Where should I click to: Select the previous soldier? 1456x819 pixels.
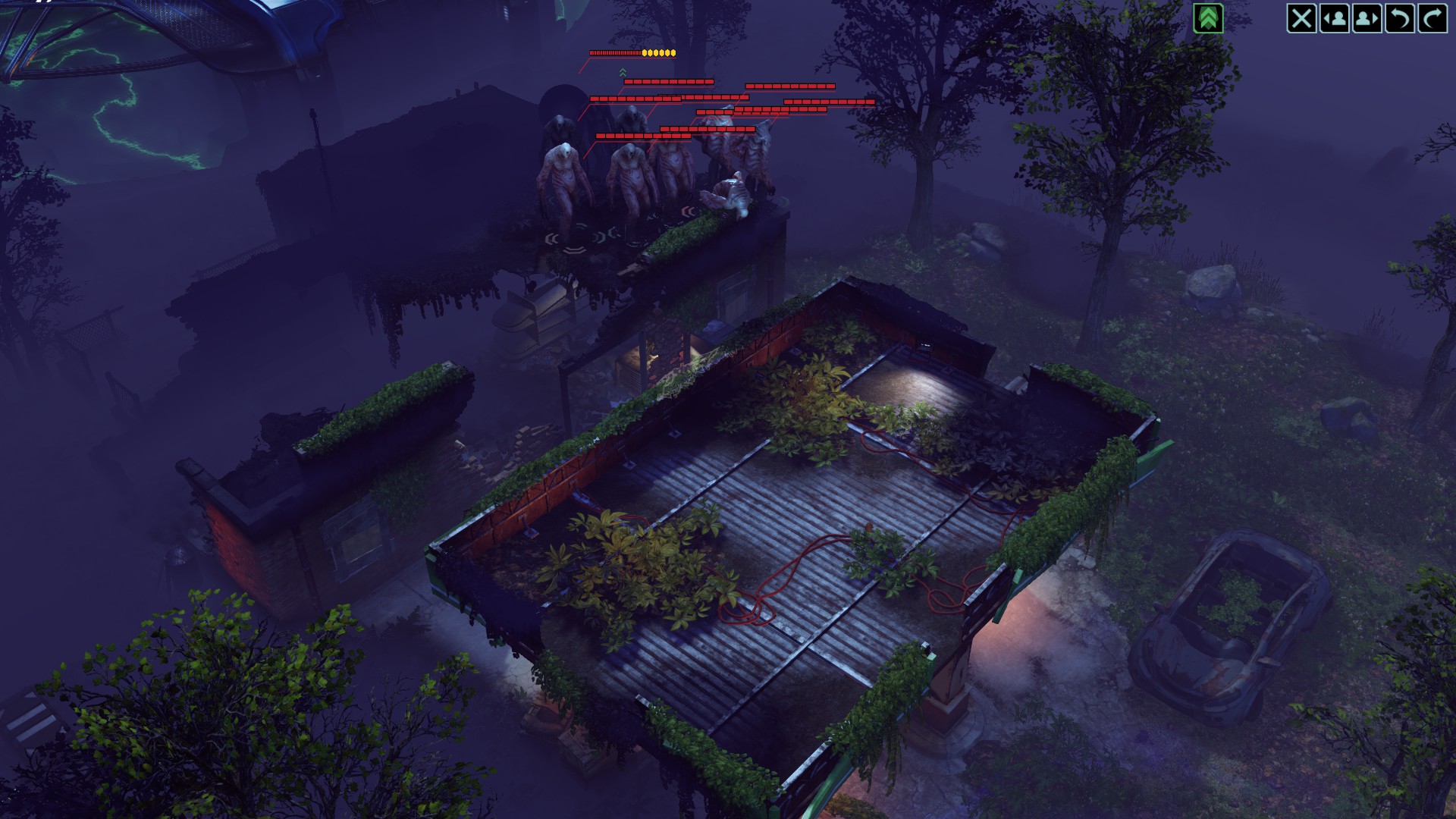(1334, 18)
